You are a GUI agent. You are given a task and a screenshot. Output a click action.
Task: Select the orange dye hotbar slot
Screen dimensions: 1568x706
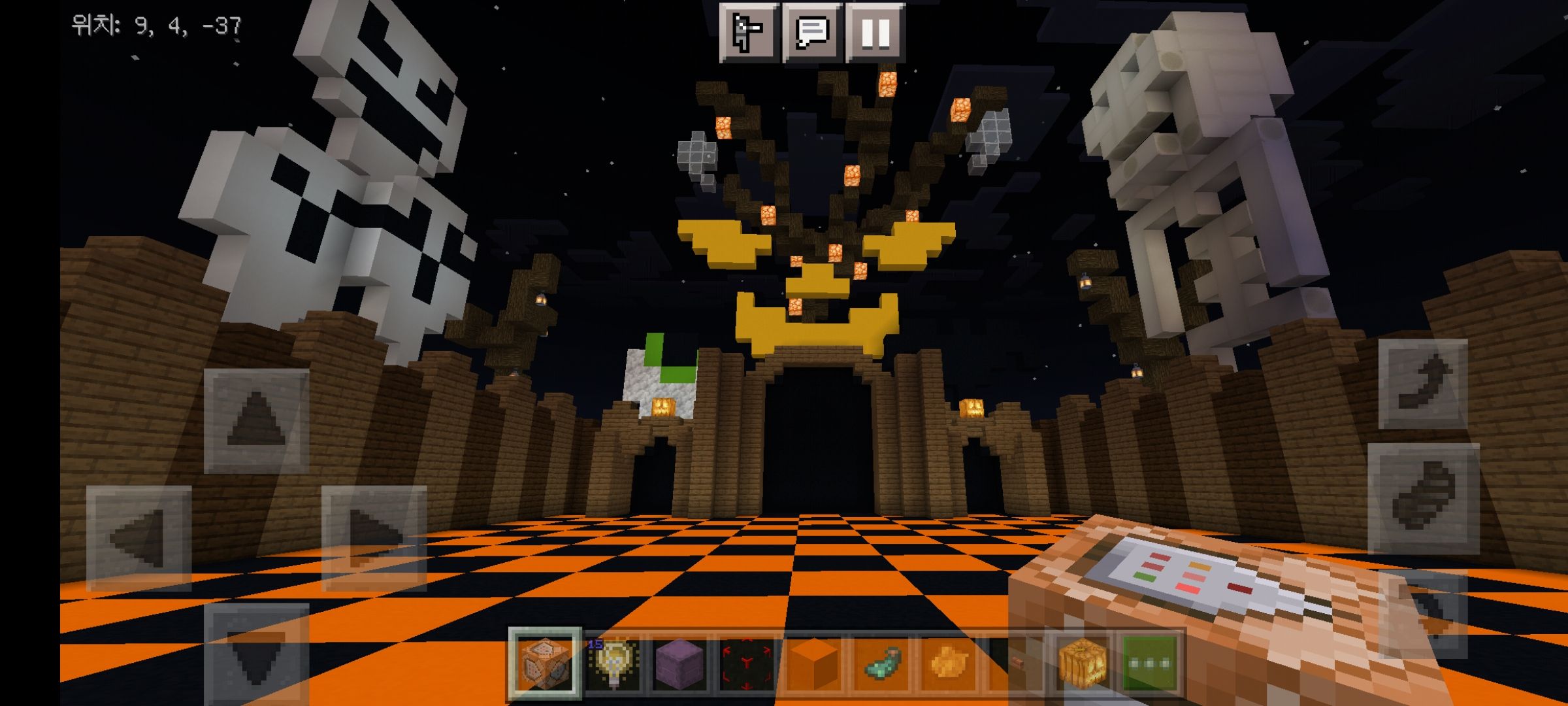(x=949, y=664)
